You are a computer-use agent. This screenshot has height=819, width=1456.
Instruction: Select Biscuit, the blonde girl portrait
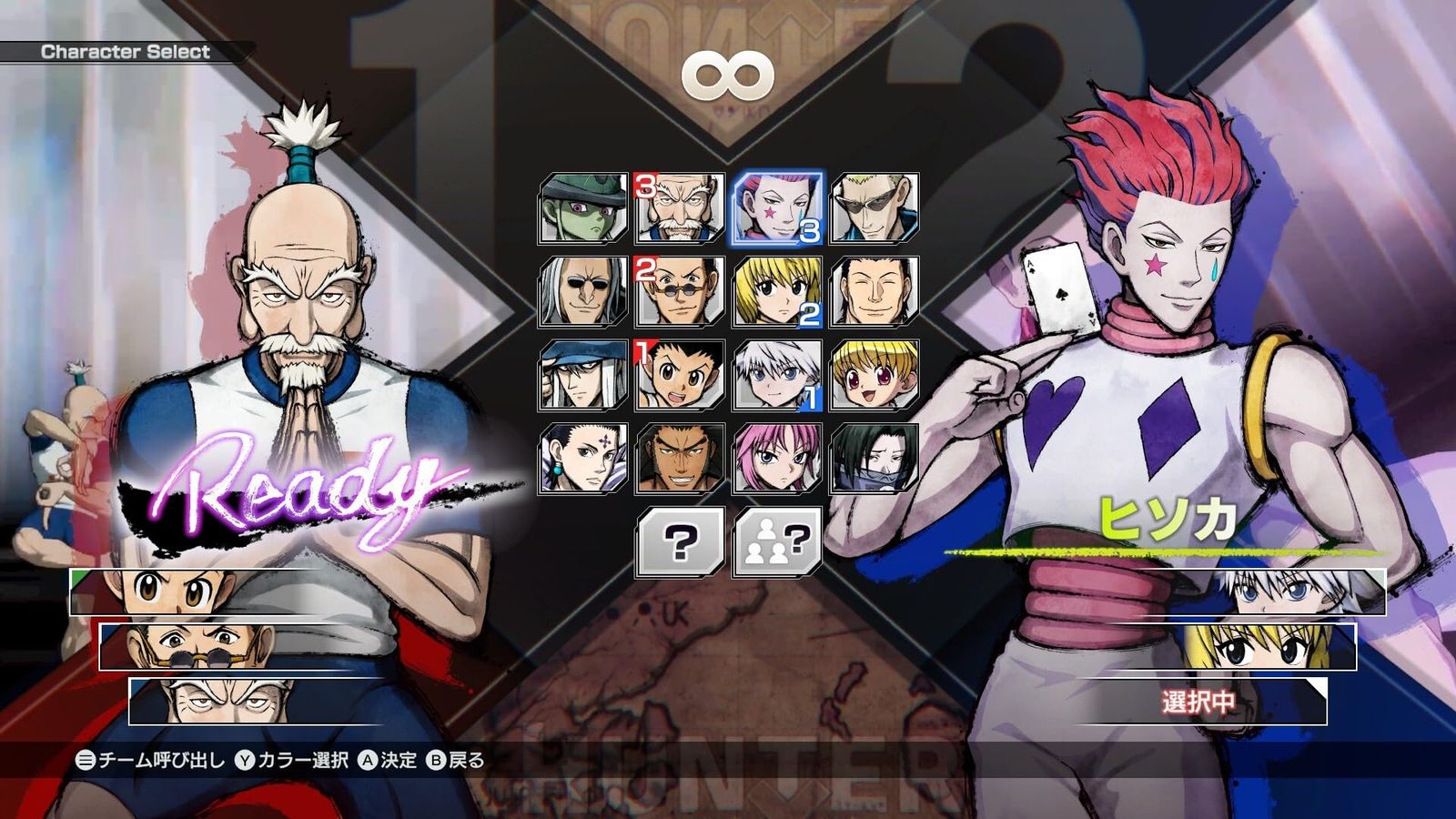(875, 375)
